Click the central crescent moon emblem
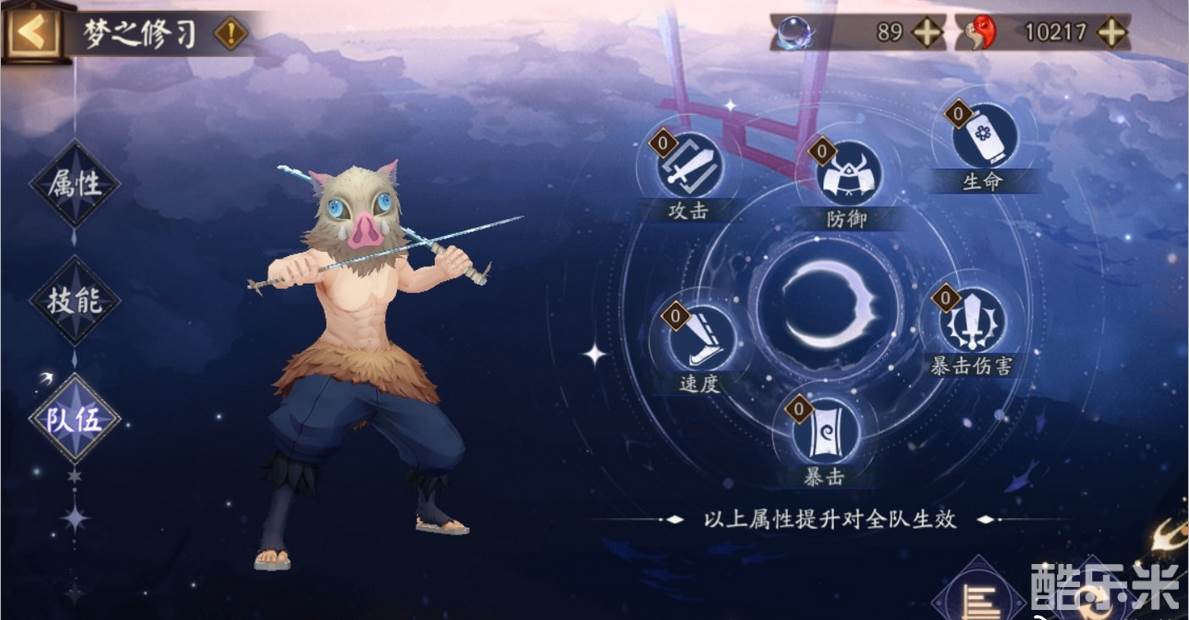The image size is (1189, 620). coord(827,304)
